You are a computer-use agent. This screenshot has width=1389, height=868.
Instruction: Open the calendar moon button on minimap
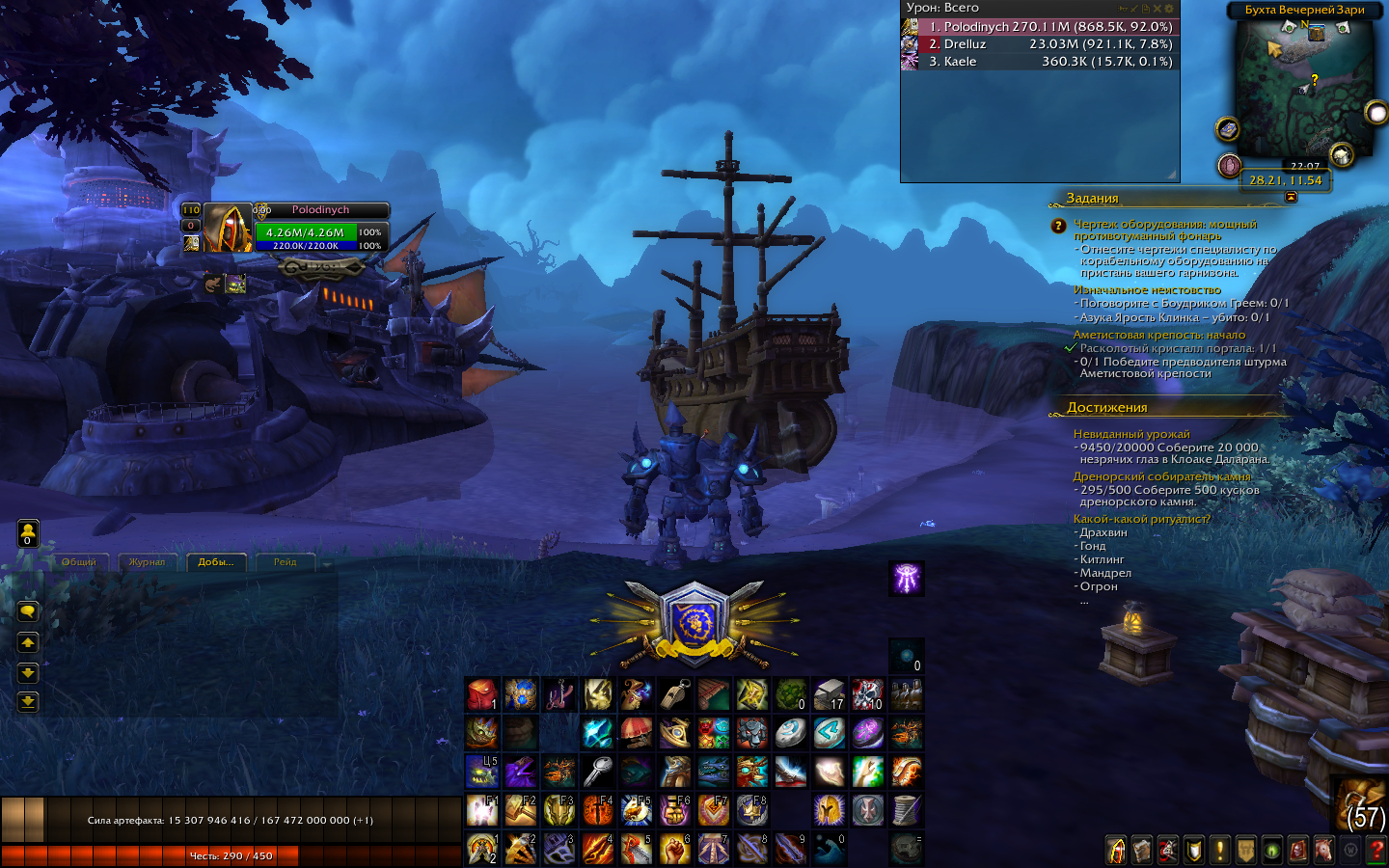[1376, 114]
